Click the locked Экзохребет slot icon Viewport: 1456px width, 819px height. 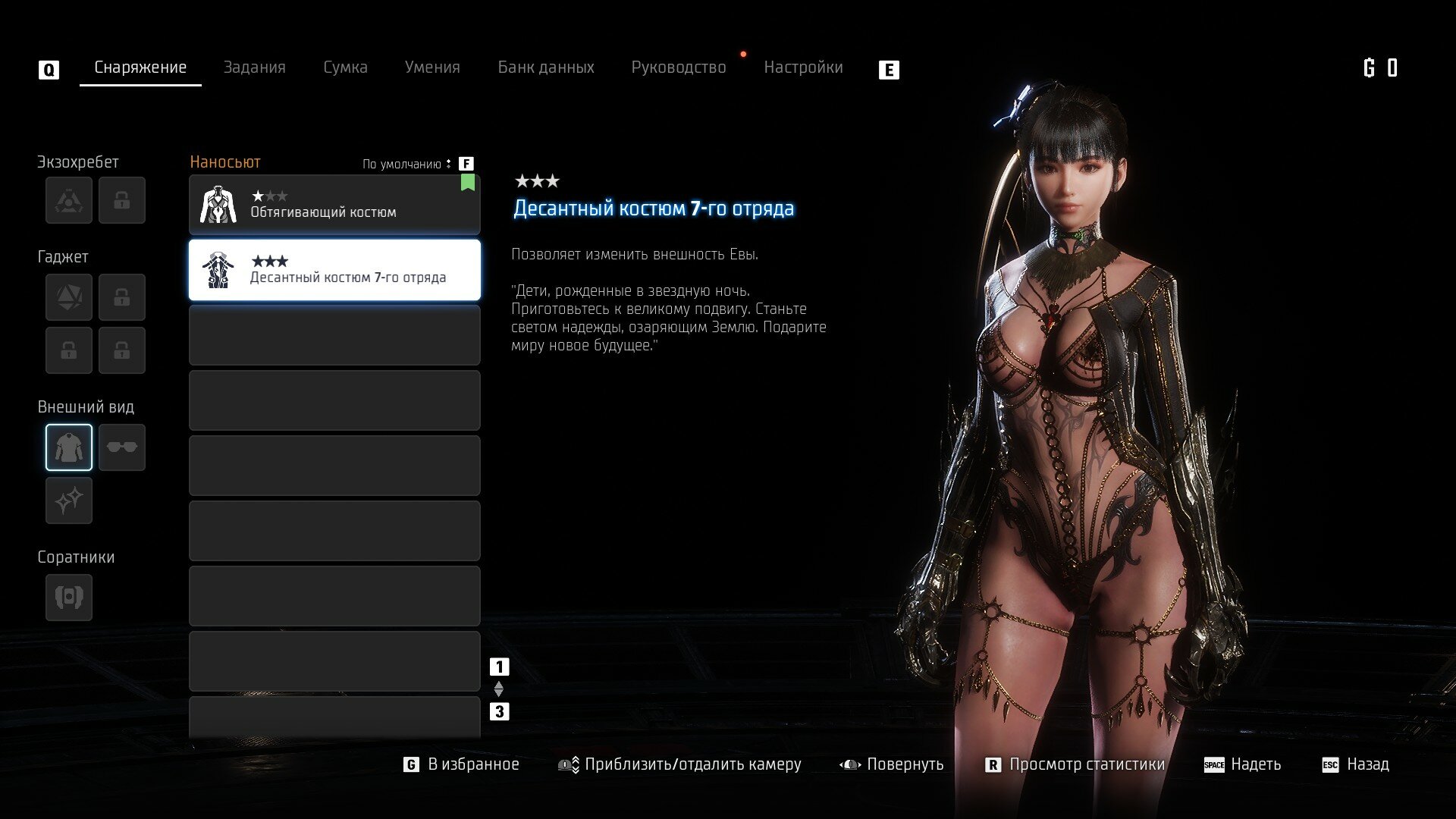(x=121, y=199)
